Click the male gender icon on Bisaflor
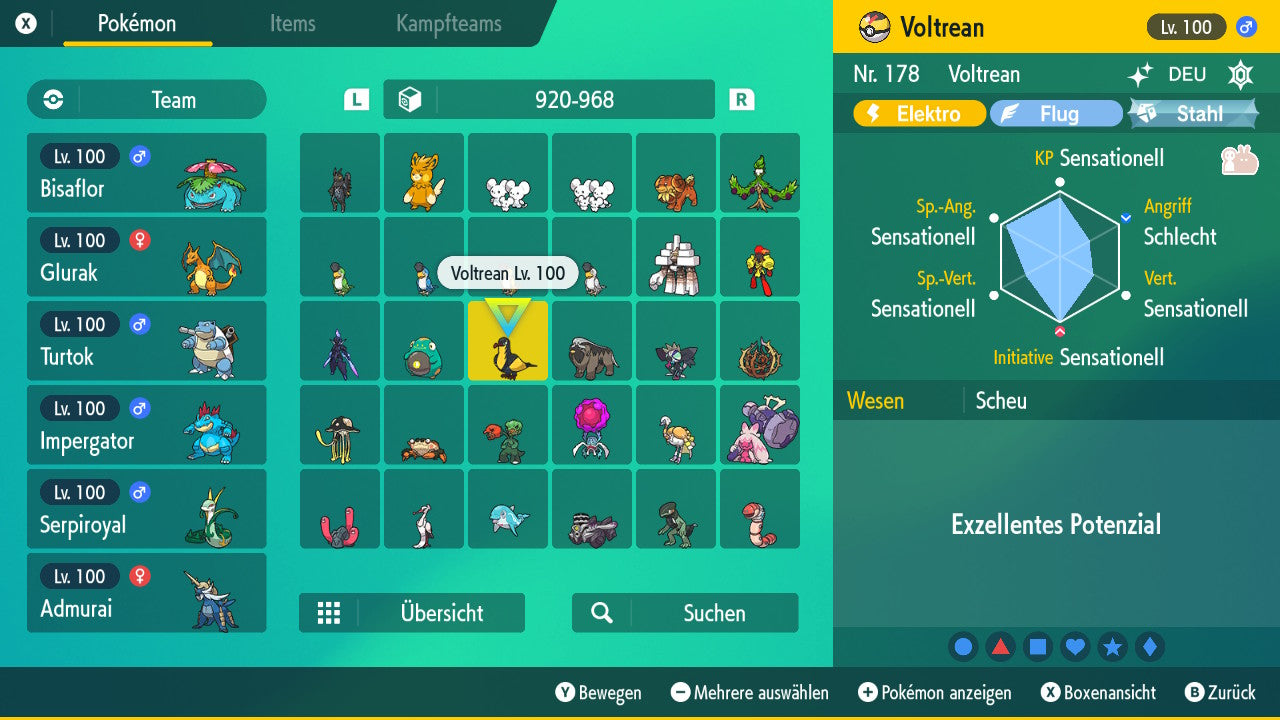1280x720 pixels. point(139,157)
